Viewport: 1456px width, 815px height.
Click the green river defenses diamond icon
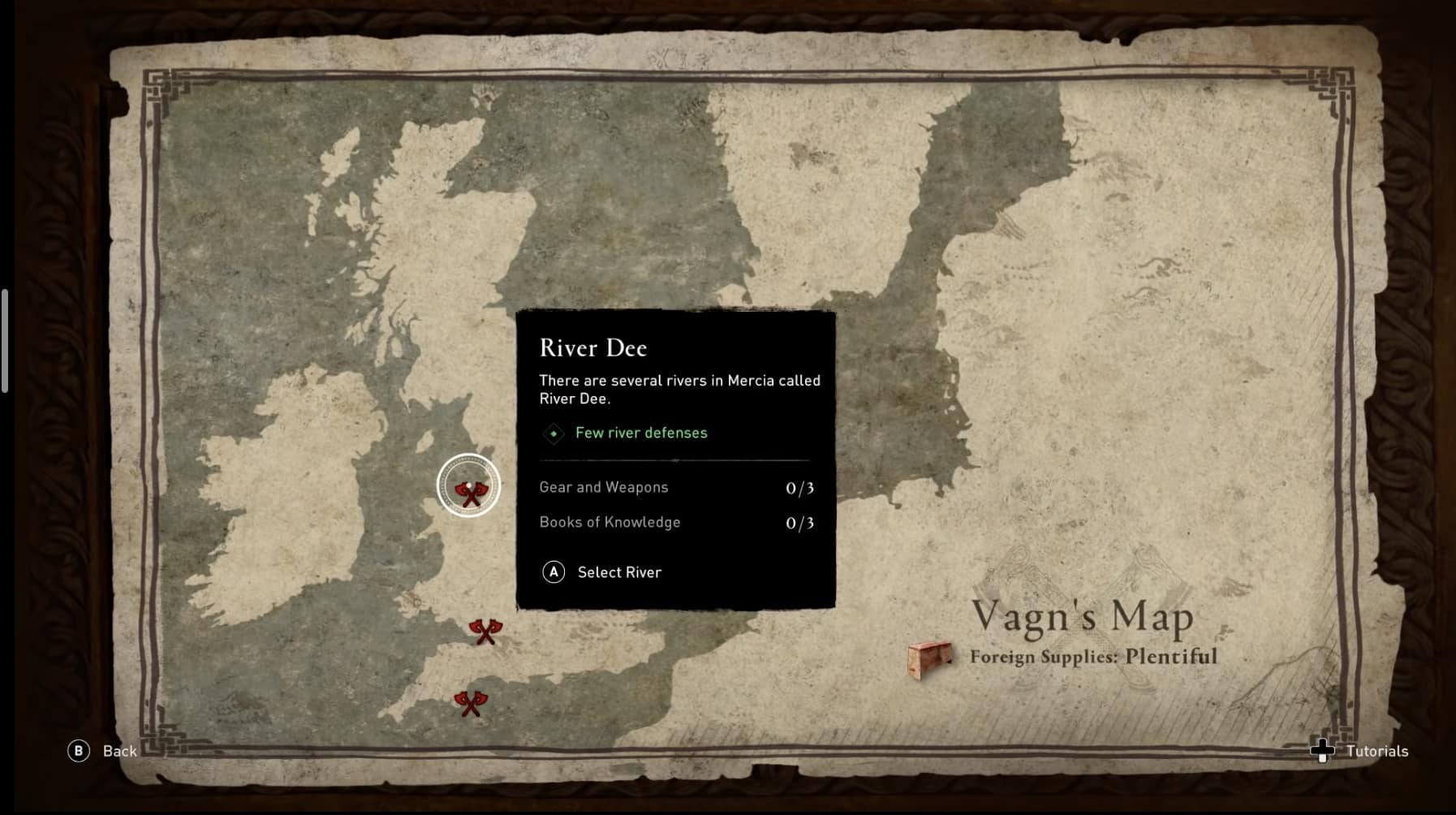pyautogui.click(x=553, y=433)
